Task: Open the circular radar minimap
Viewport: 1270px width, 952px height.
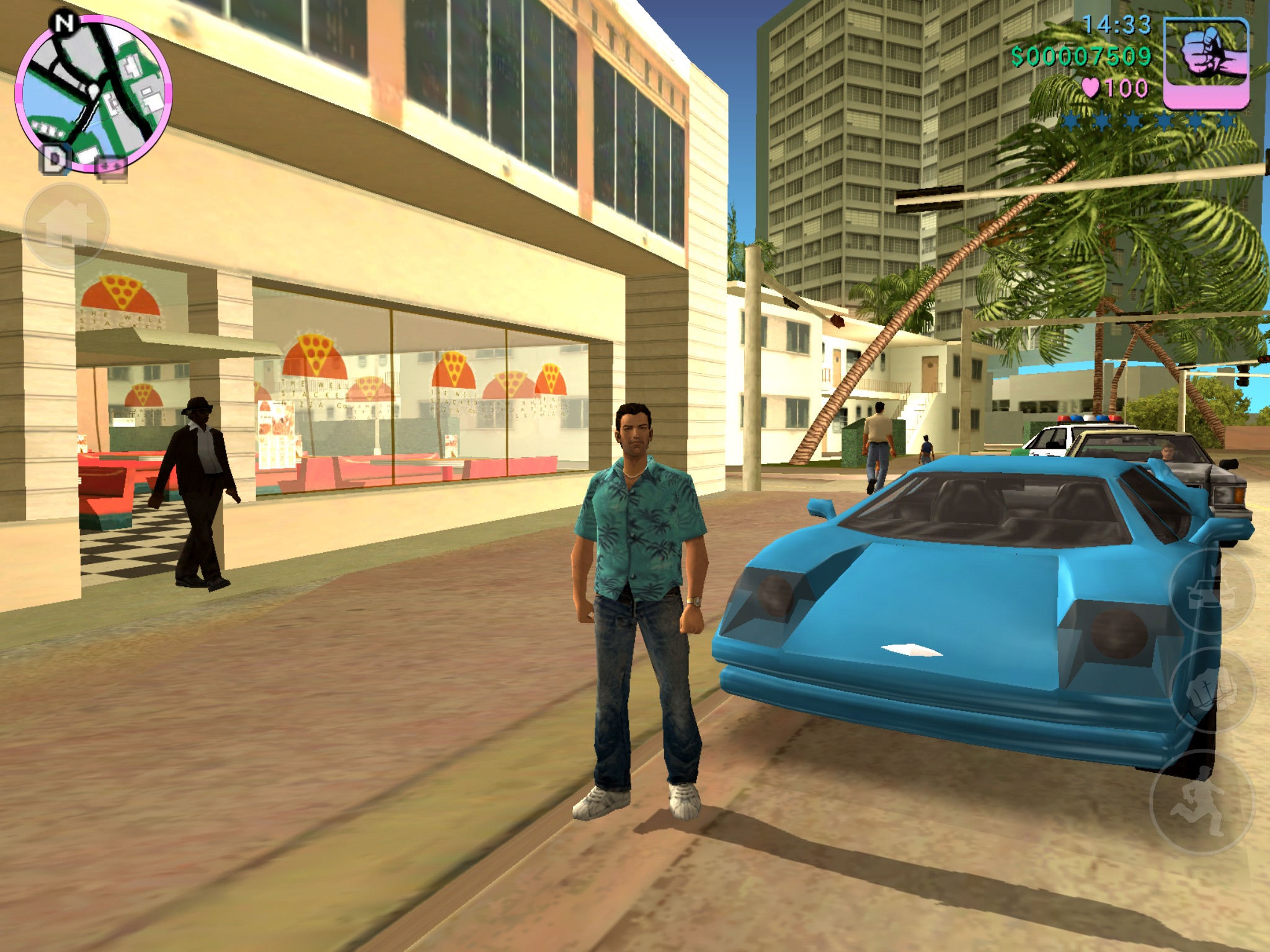Action: (x=93, y=93)
